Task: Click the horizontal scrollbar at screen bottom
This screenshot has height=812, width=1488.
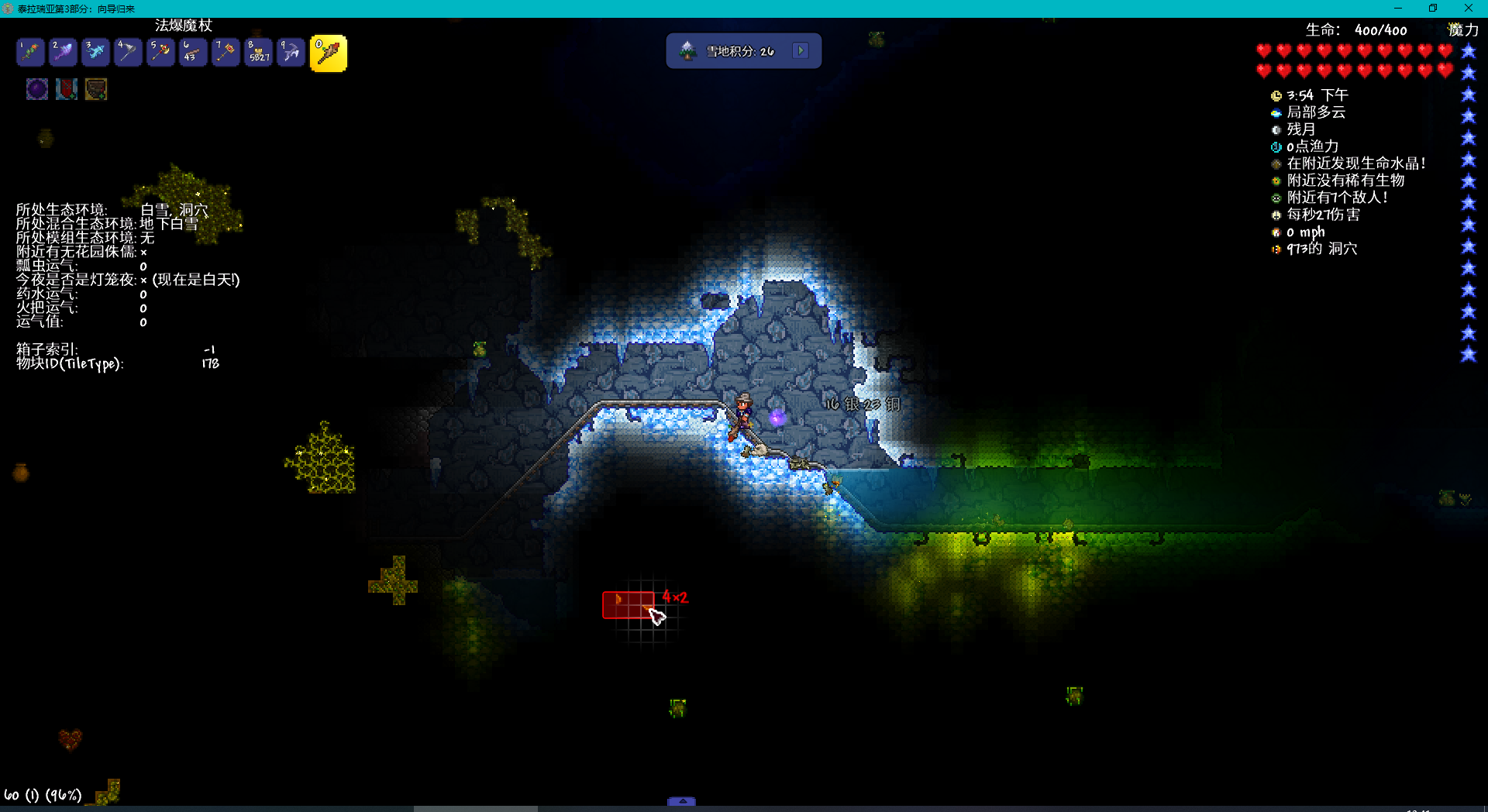Action: pos(476,809)
